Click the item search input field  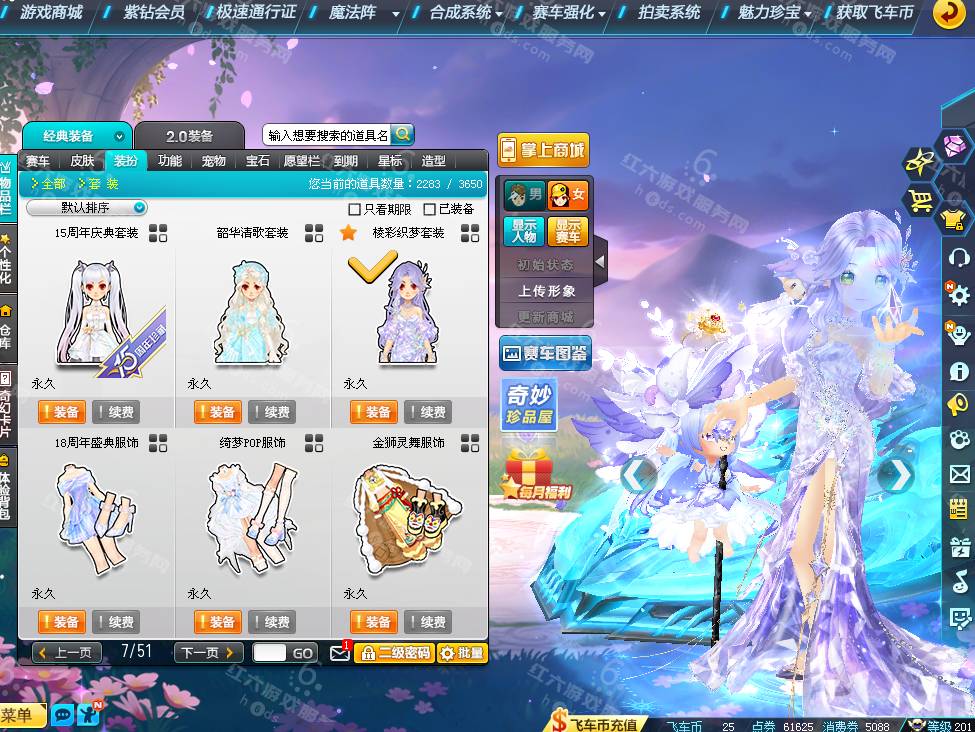(327, 135)
